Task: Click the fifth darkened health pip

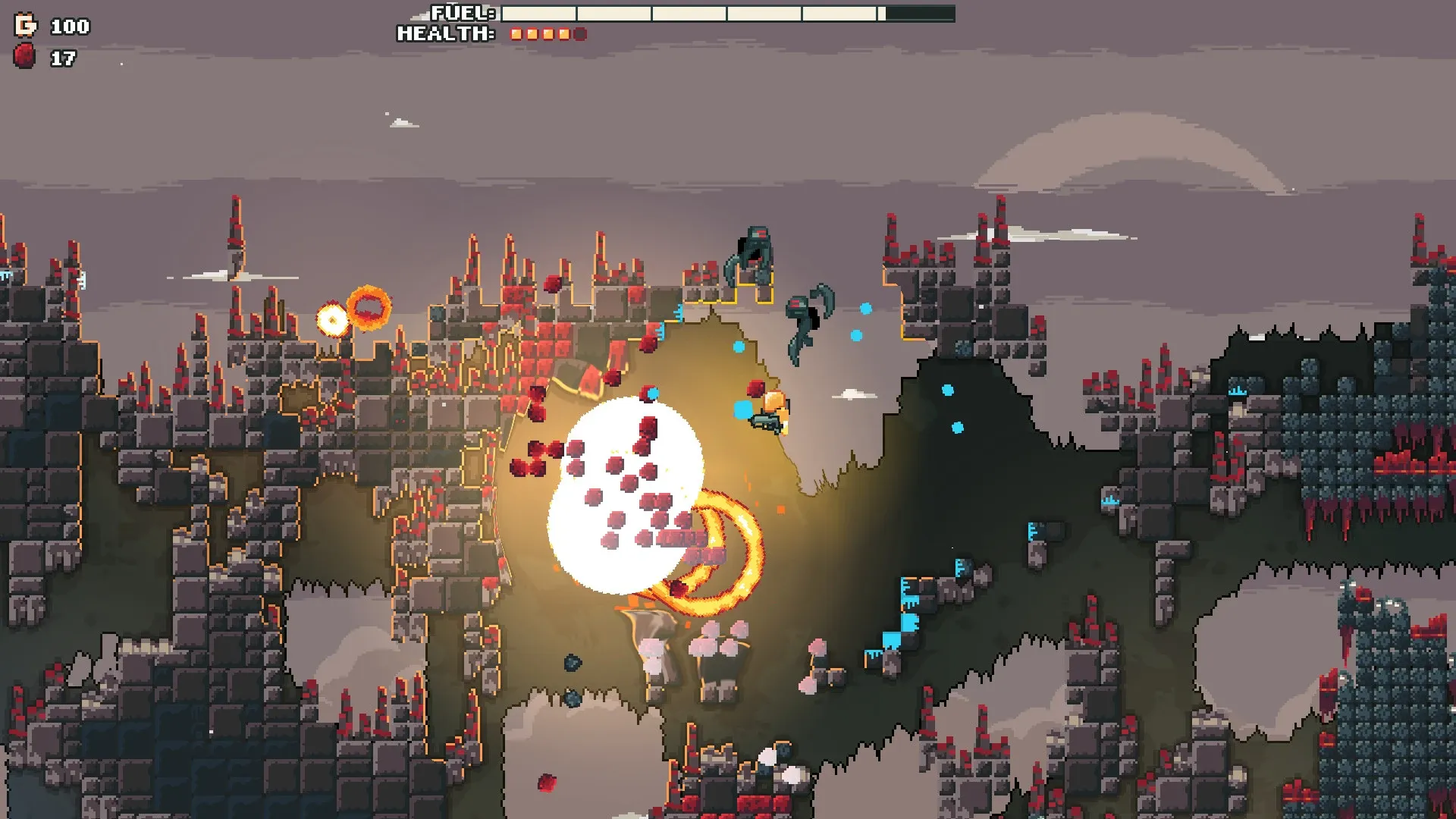Action: click(x=581, y=33)
